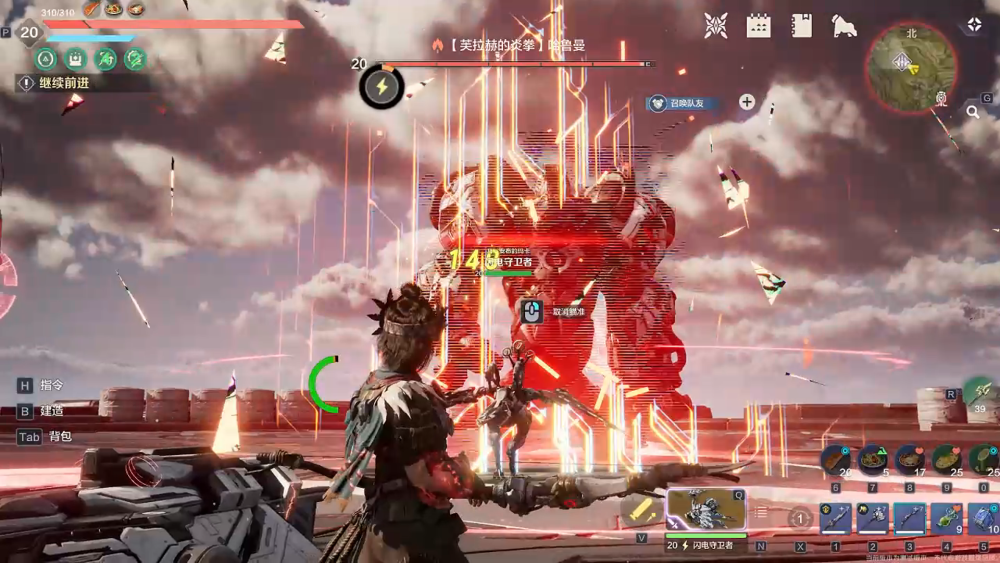Image resolution: width=1000 pixels, height=563 pixels.
Task: Equip the weapon in hotbar slot 2
Action: [x=872, y=517]
